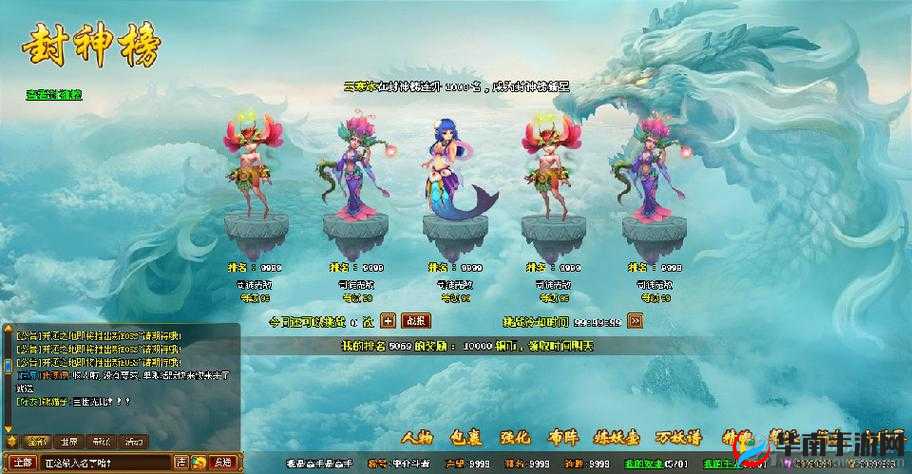This screenshot has width=912, height=474.
Task: Open the 人物 character menu
Action: click(417, 438)
